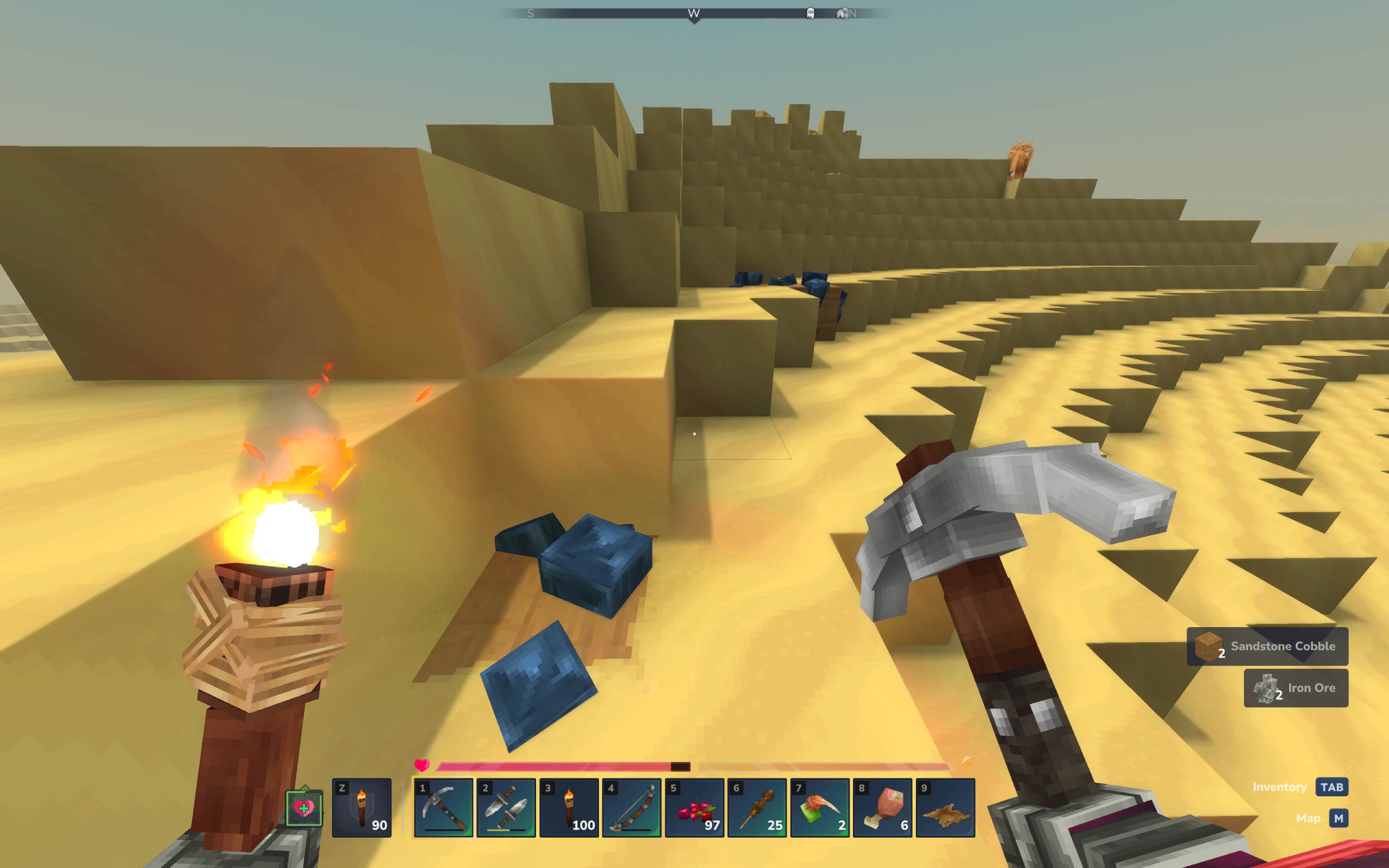Screen dimensions: 1389x868
Task: Select the berries in hotbar slot 5
Action: 694,808
